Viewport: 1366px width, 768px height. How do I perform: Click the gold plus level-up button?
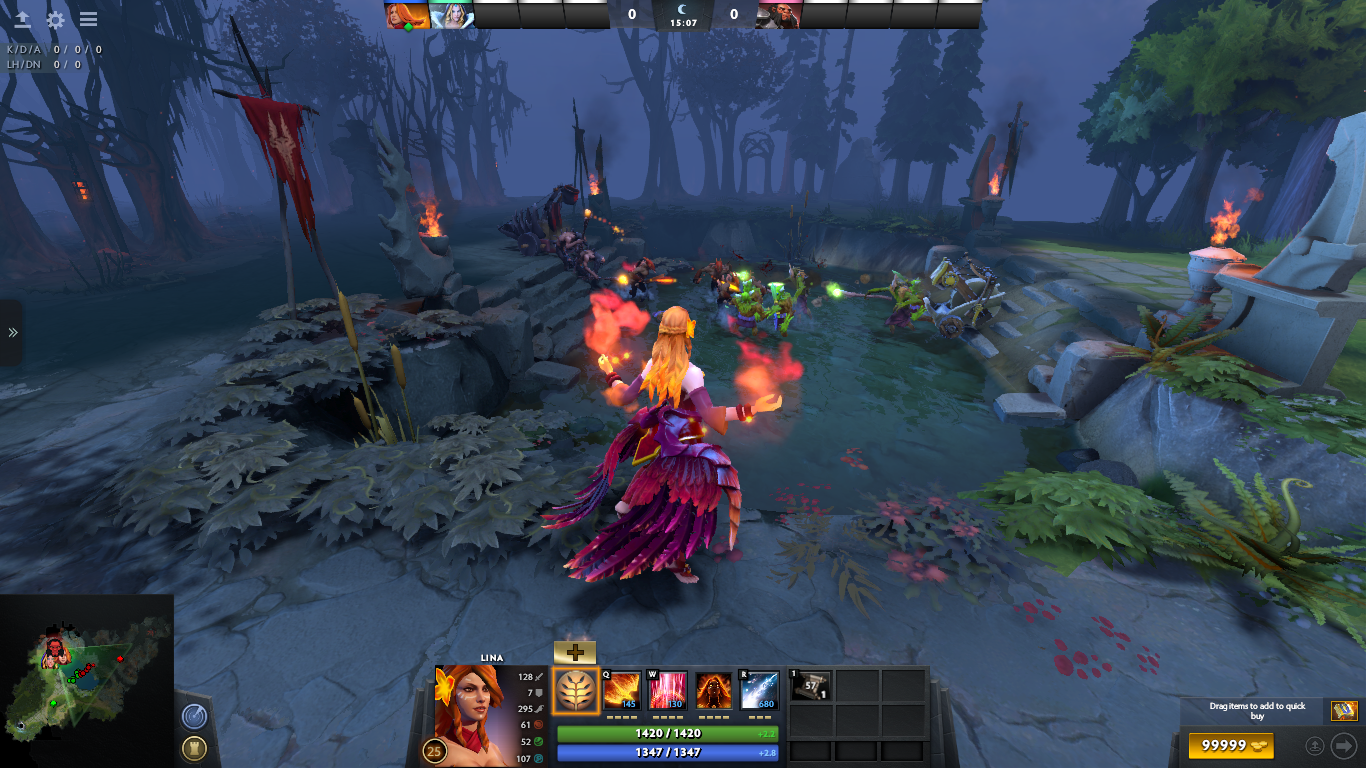click(x=574, y=652)
